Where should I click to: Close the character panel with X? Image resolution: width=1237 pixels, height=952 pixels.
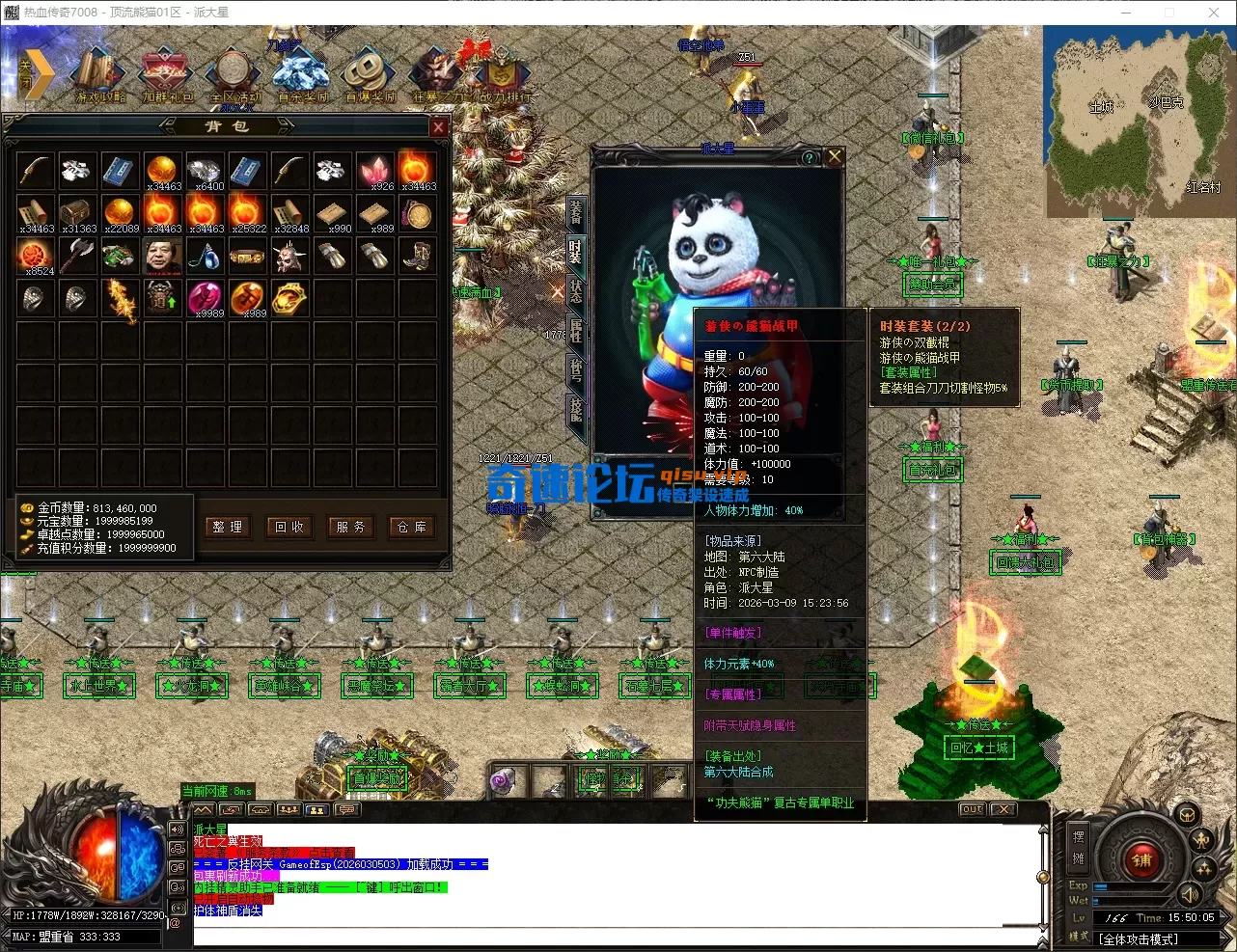835,156
